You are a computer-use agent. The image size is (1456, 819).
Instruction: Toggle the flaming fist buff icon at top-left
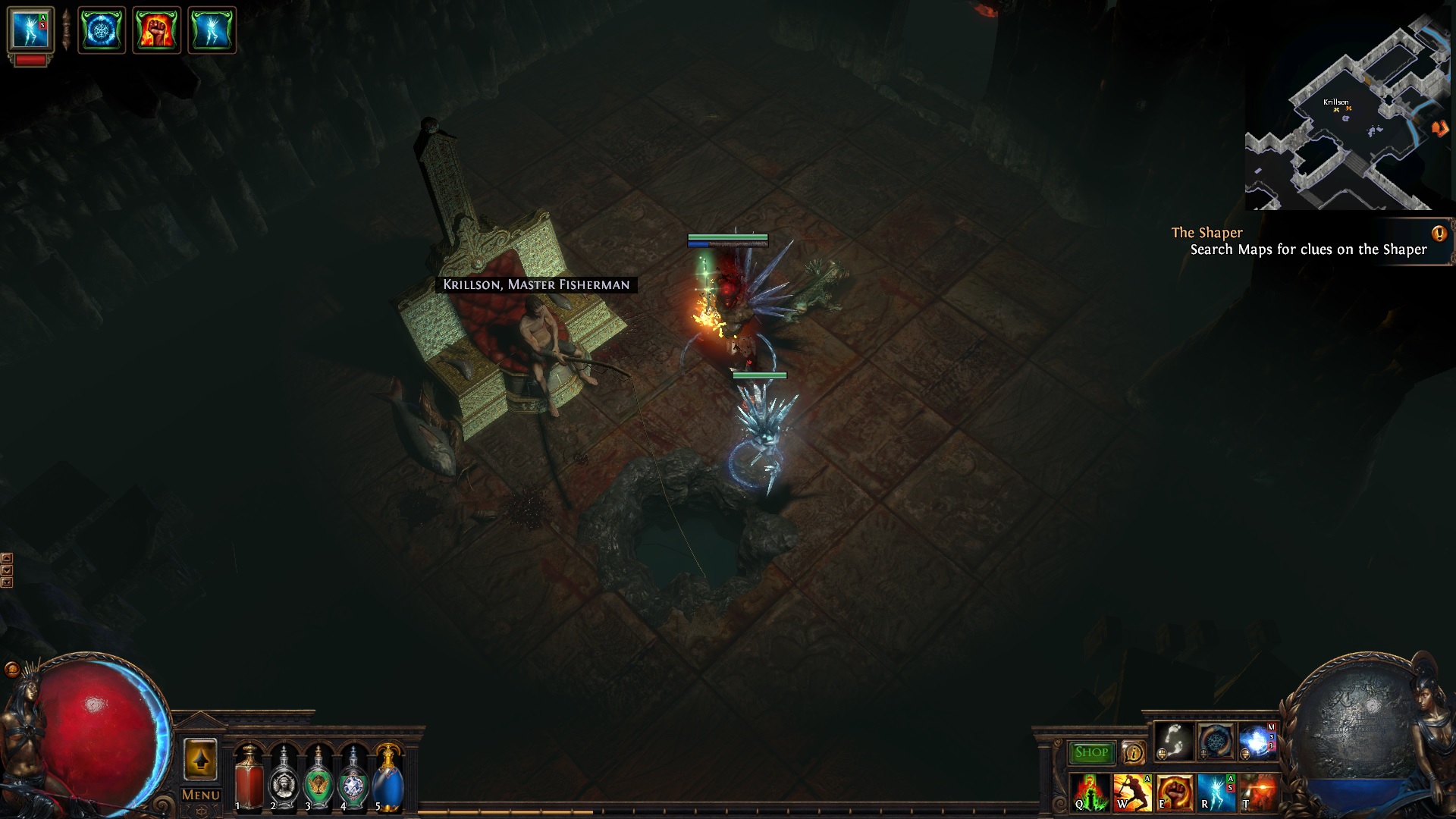point(154,30)
